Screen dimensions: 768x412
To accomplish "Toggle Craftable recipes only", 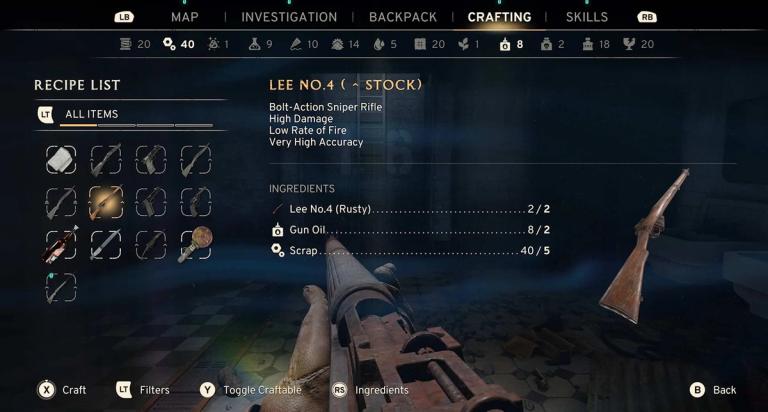I will coord(250,390).
